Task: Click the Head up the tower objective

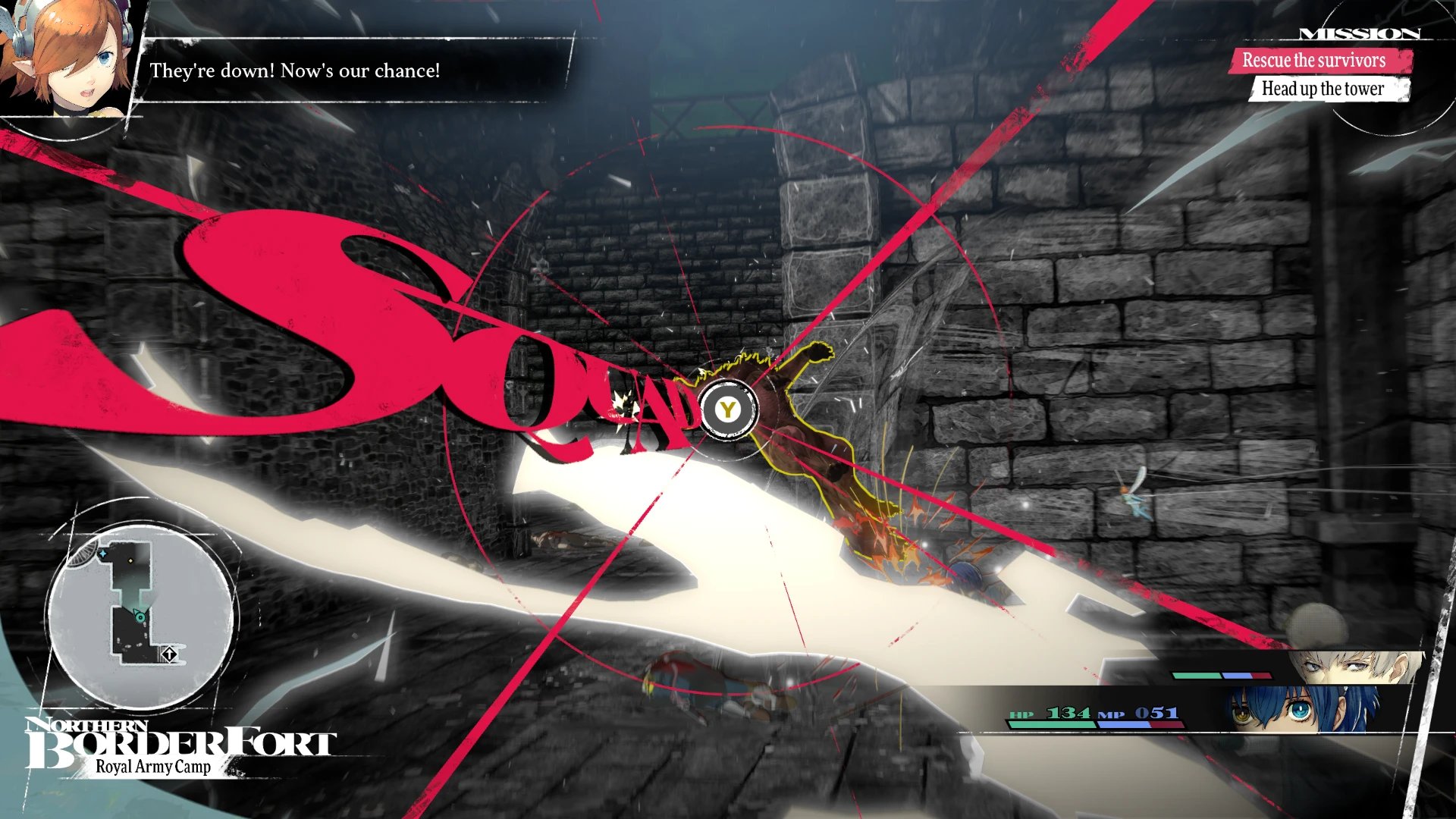Action: click(x=1323, y=89)
